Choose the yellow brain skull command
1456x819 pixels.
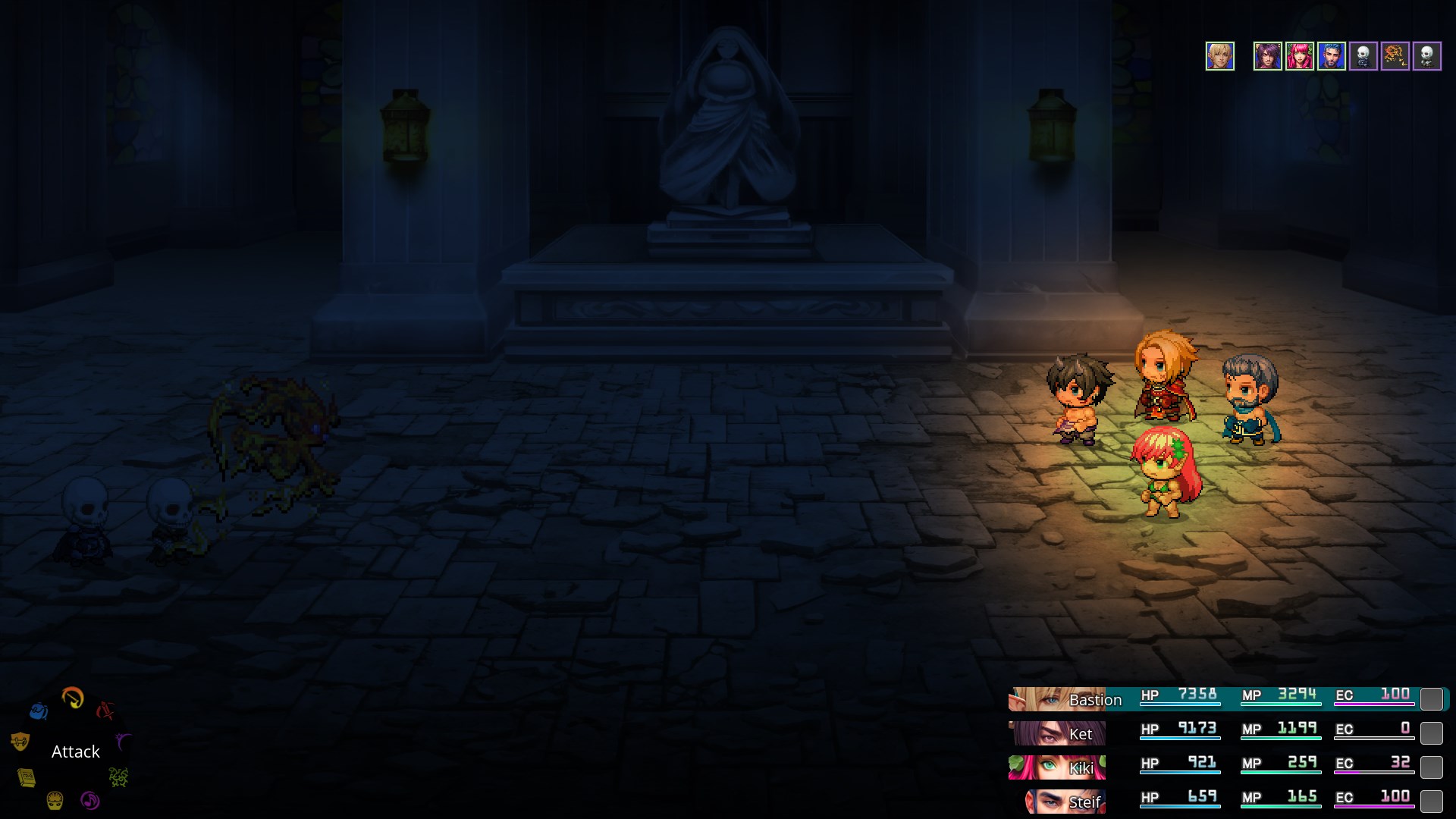pos(55,800)
